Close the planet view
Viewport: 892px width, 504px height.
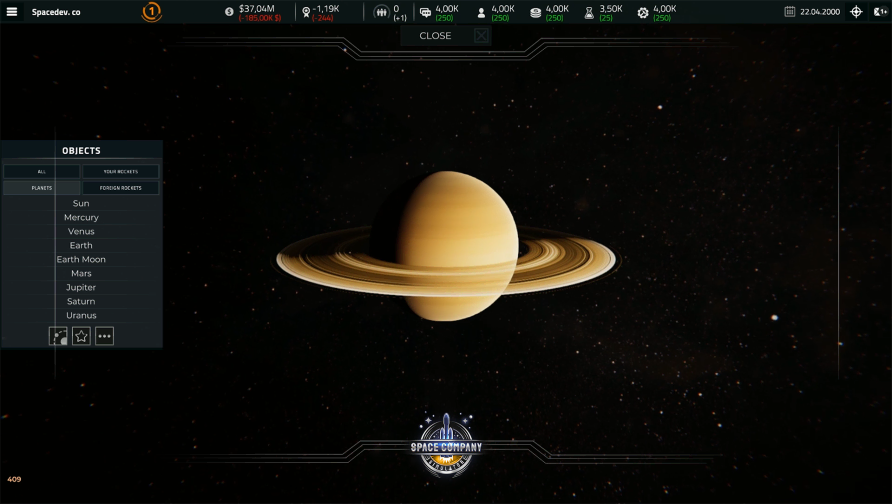(x=446, y=36)
